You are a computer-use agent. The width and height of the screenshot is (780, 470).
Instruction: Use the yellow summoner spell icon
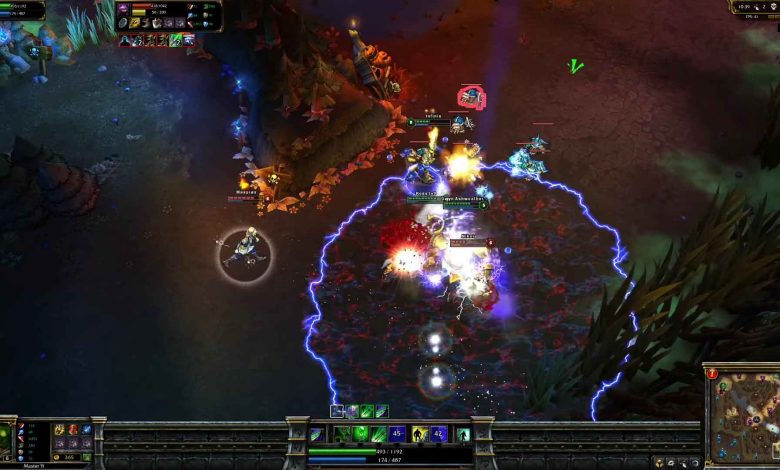421,434
